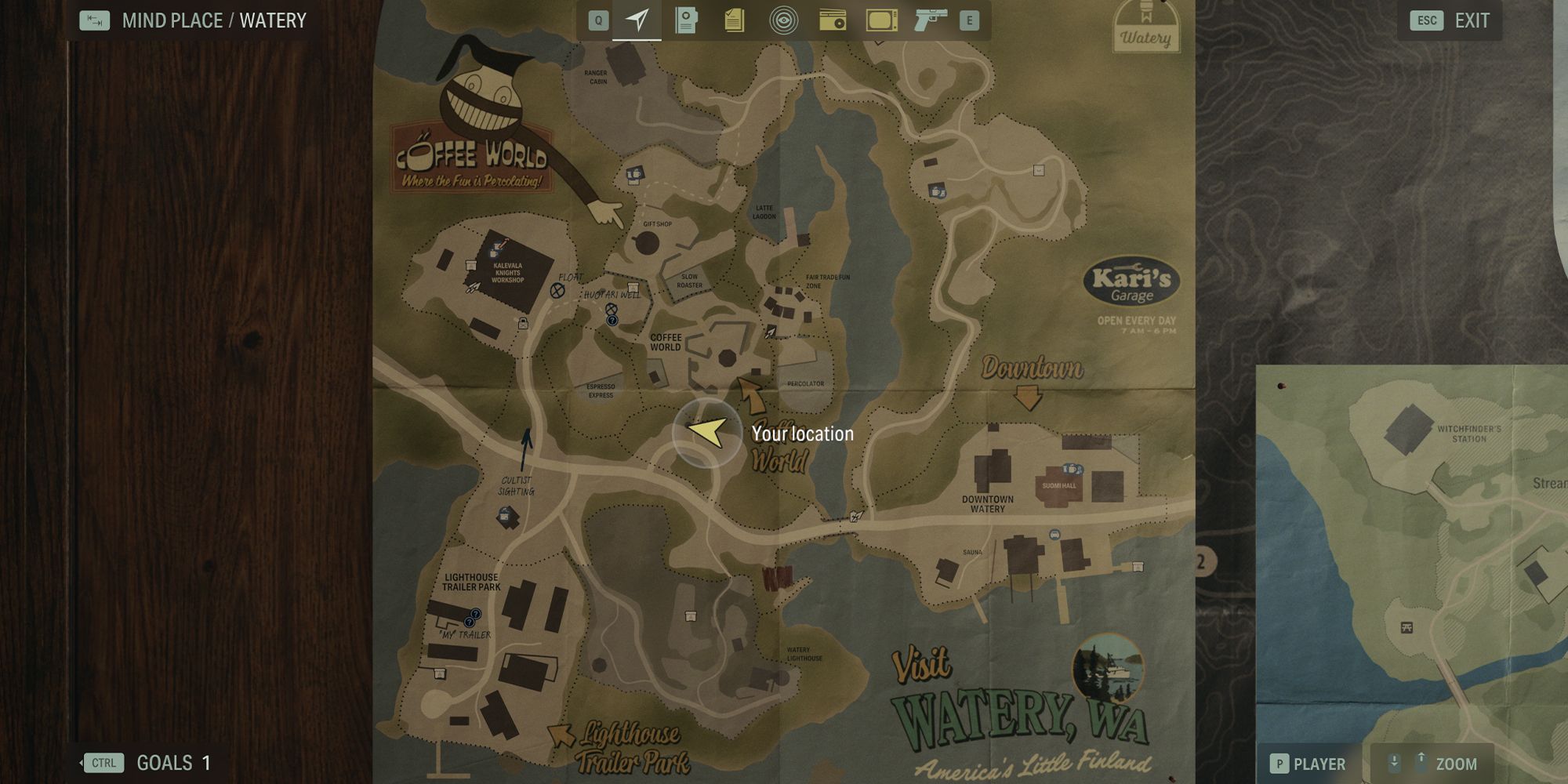Switch to the radio tab
Image resolution: width=1568 pixels, height=784 pixels.
(x=832, y=20)
